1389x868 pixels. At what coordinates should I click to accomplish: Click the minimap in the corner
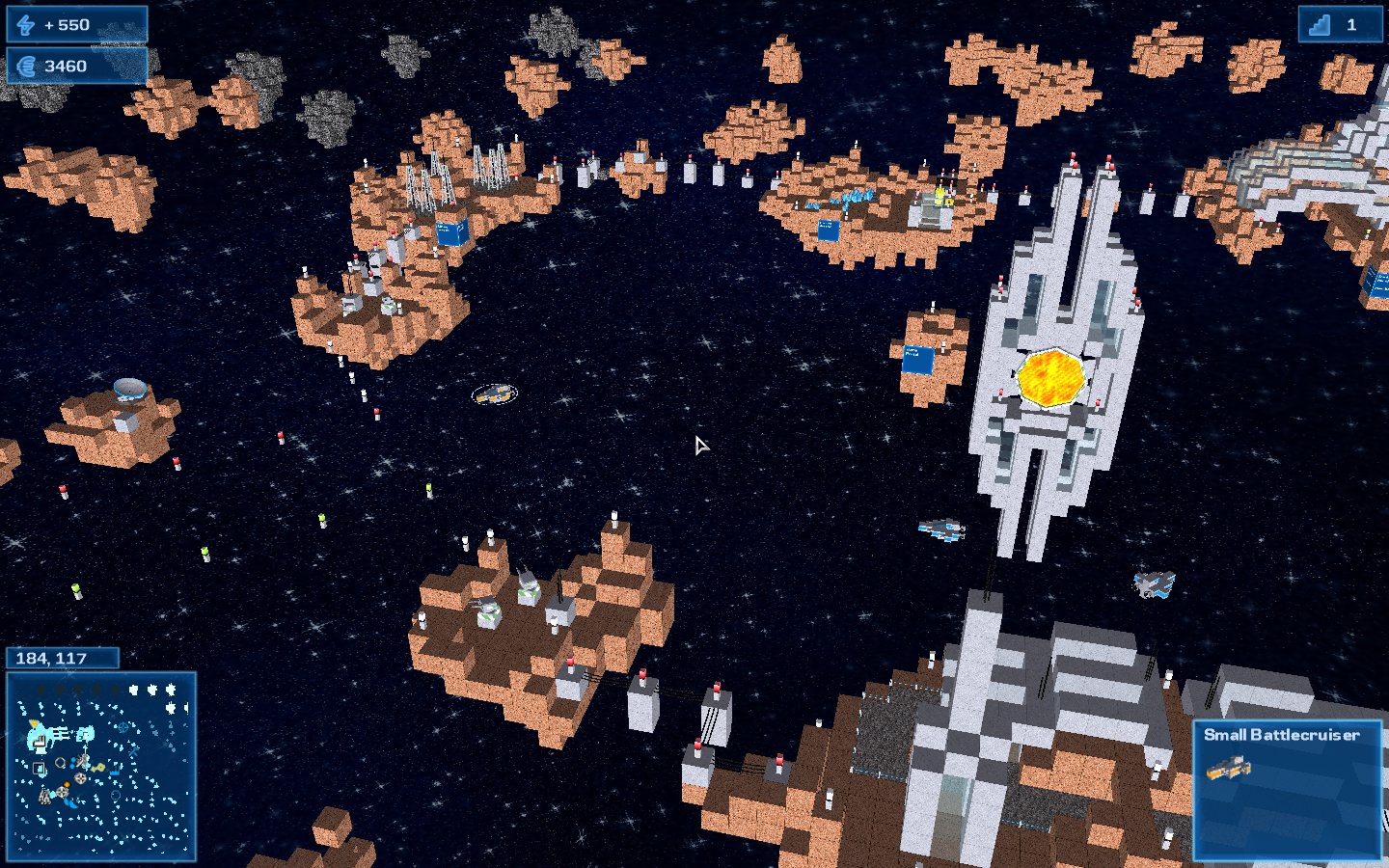point(101,766)
